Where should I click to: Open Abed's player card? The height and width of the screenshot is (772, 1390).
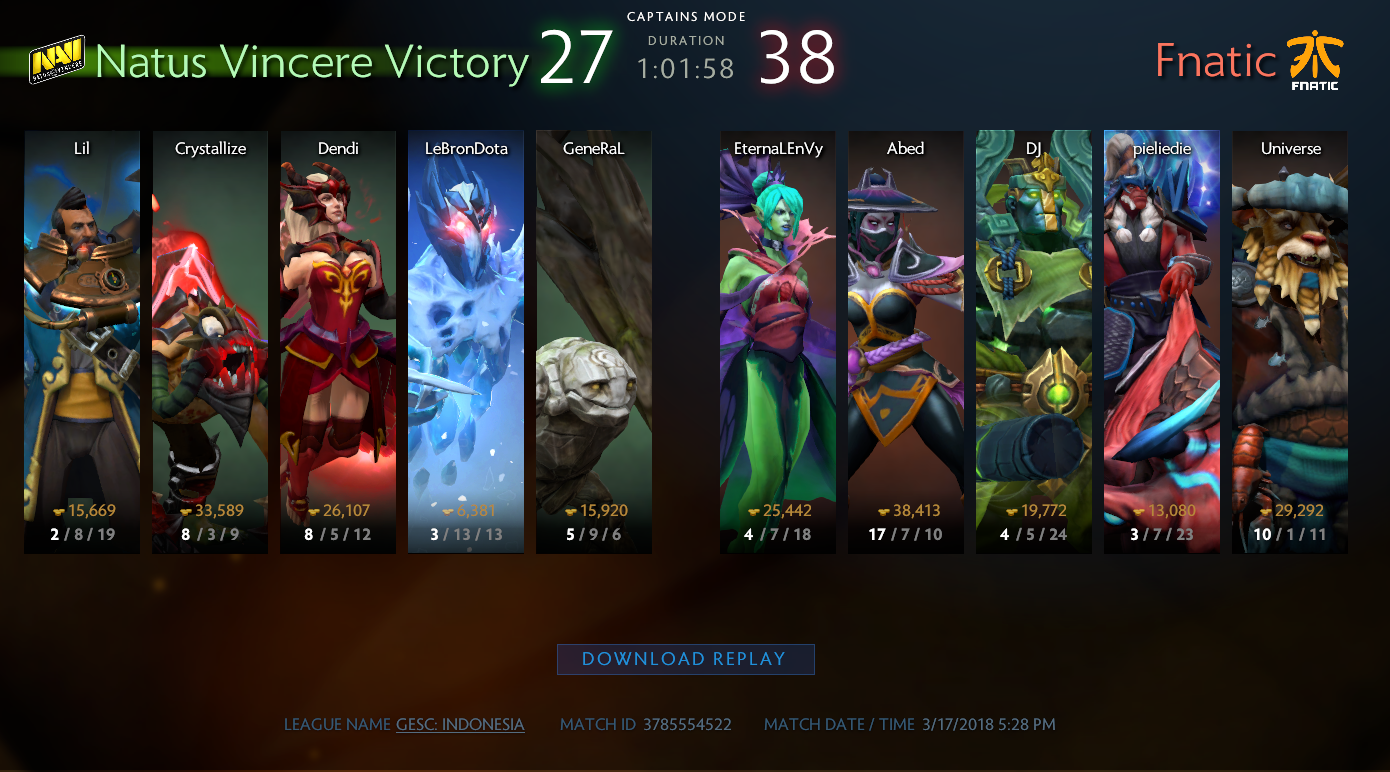click(906, 341)
